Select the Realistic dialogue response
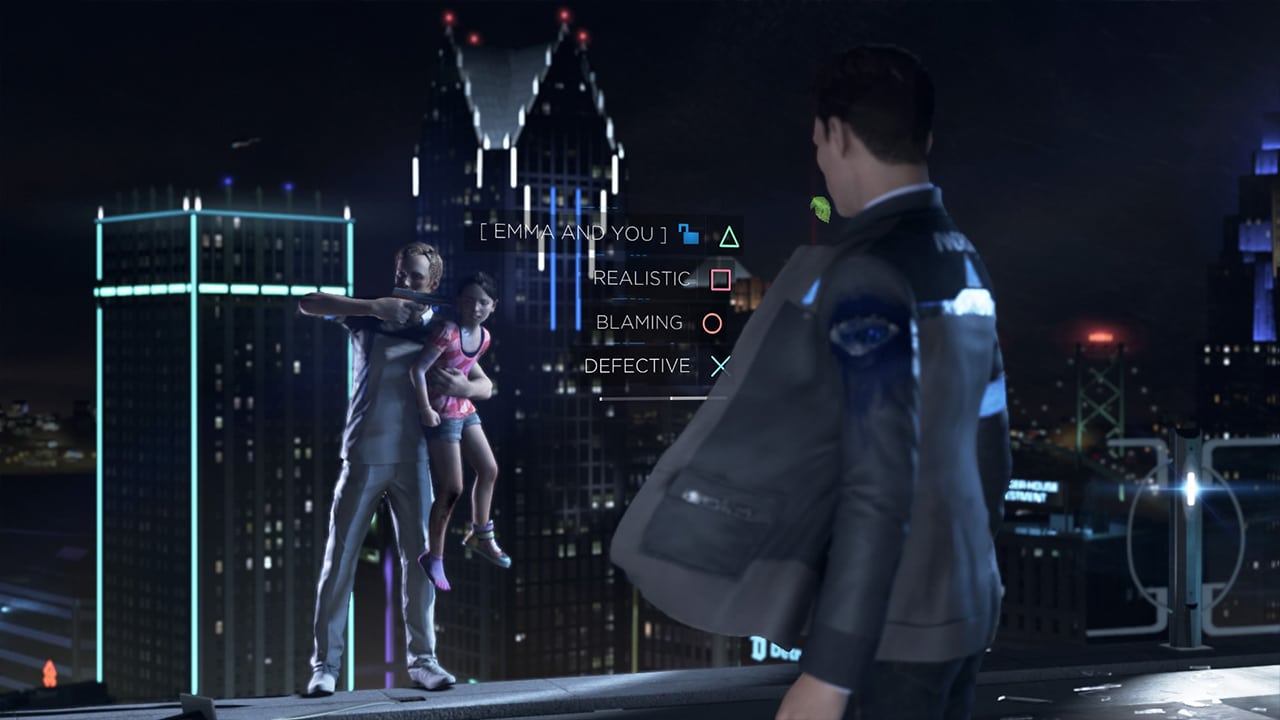Viewport: 1280px width, 720px height. [x=642, y=279]
